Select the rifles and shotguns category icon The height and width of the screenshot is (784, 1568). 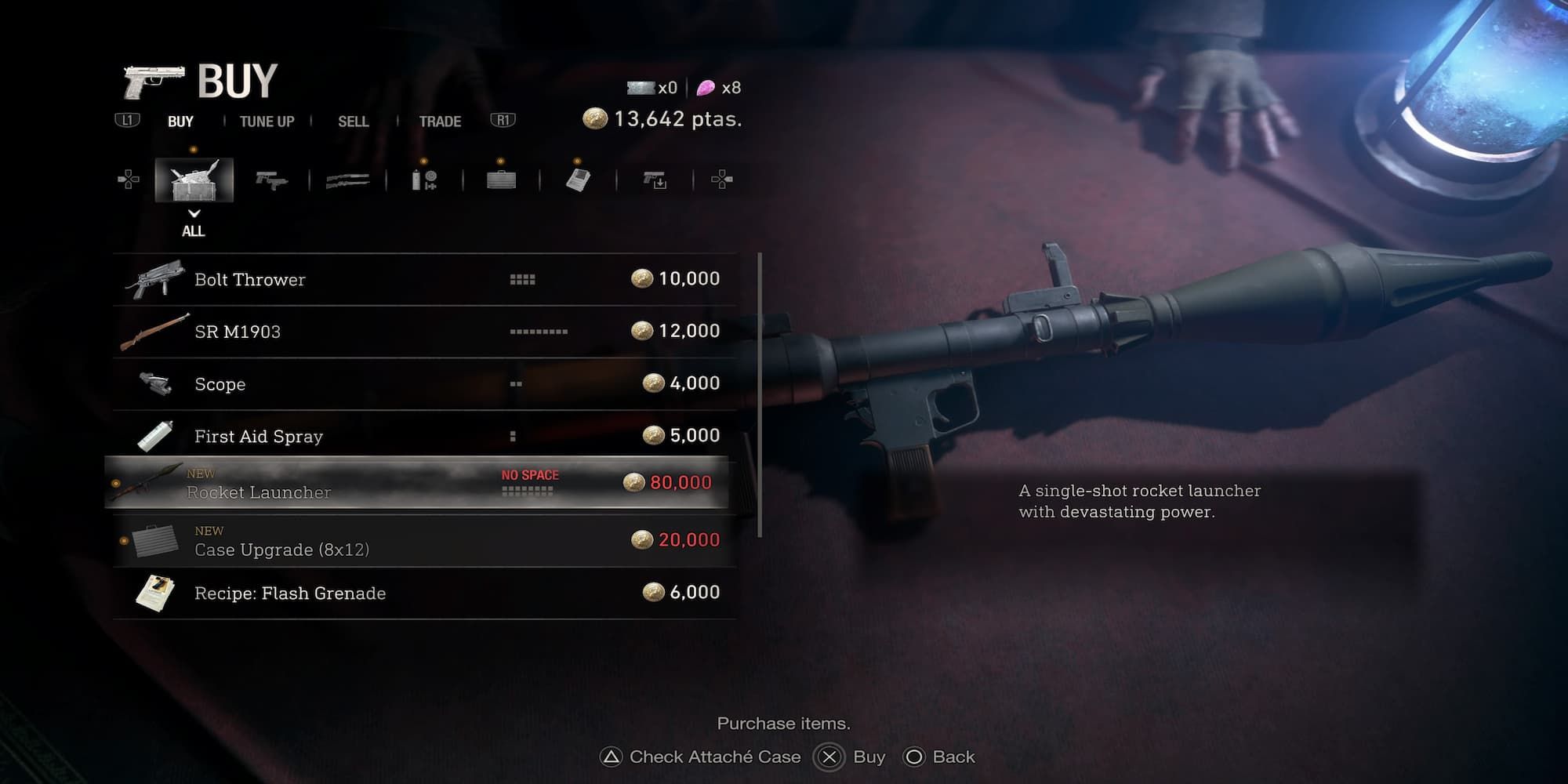click(x=347, y=179)
